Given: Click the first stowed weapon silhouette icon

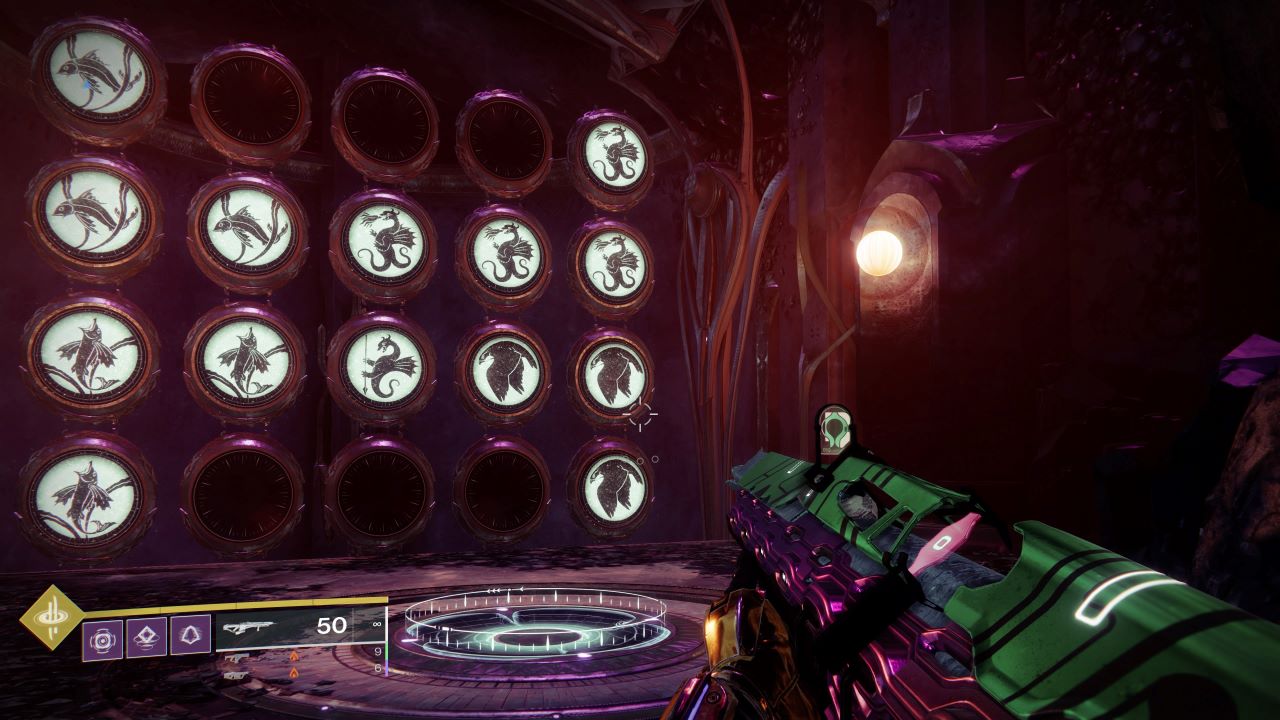Looking at the screenshot, I should 237,658.
